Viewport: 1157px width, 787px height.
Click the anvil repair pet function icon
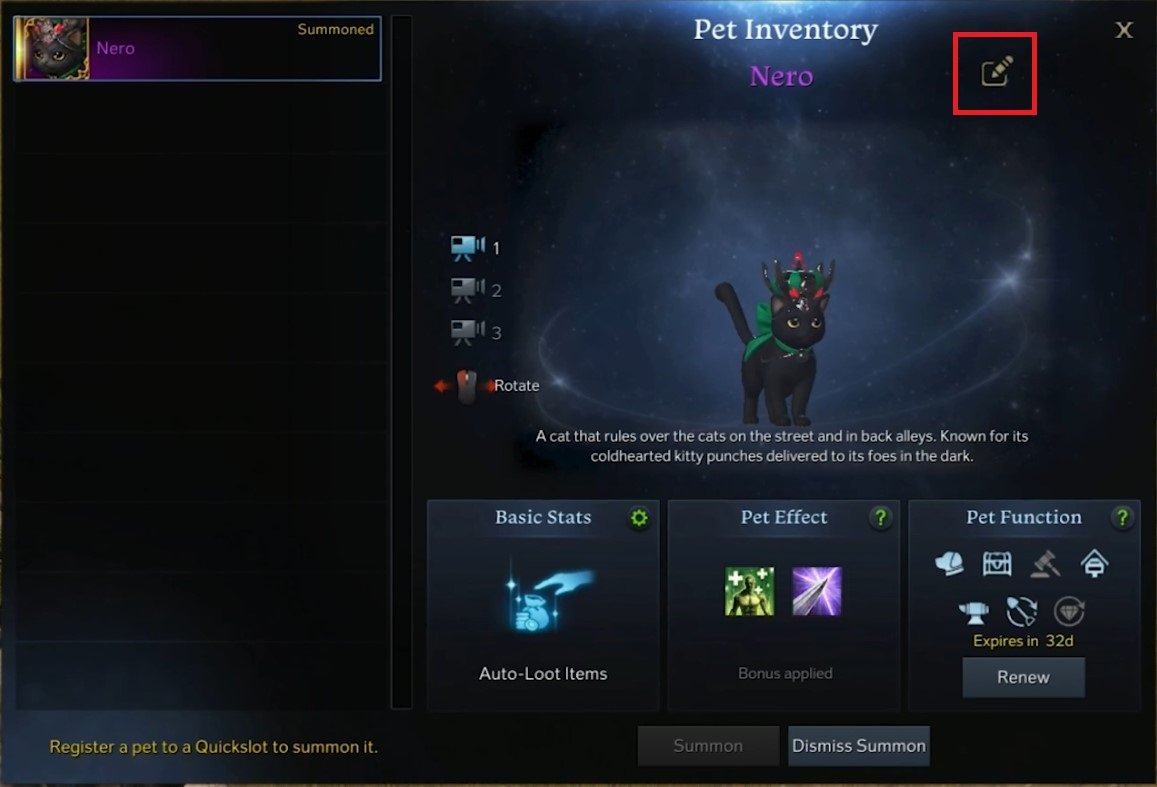tap(976, 610)
